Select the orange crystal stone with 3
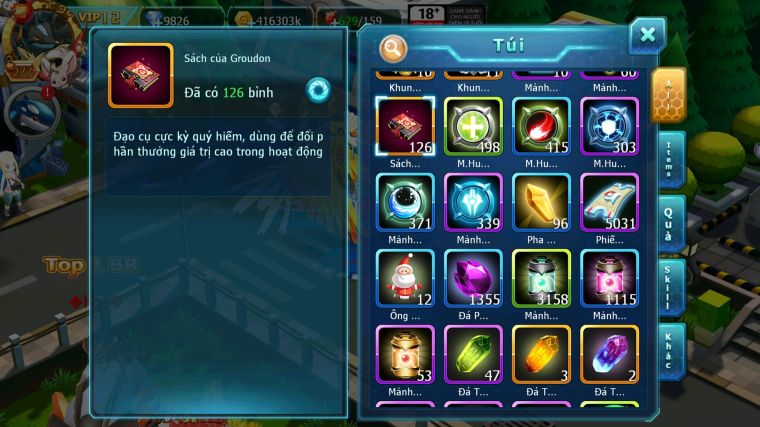Viewport: 760px width, 427px height. click(541, 354)
